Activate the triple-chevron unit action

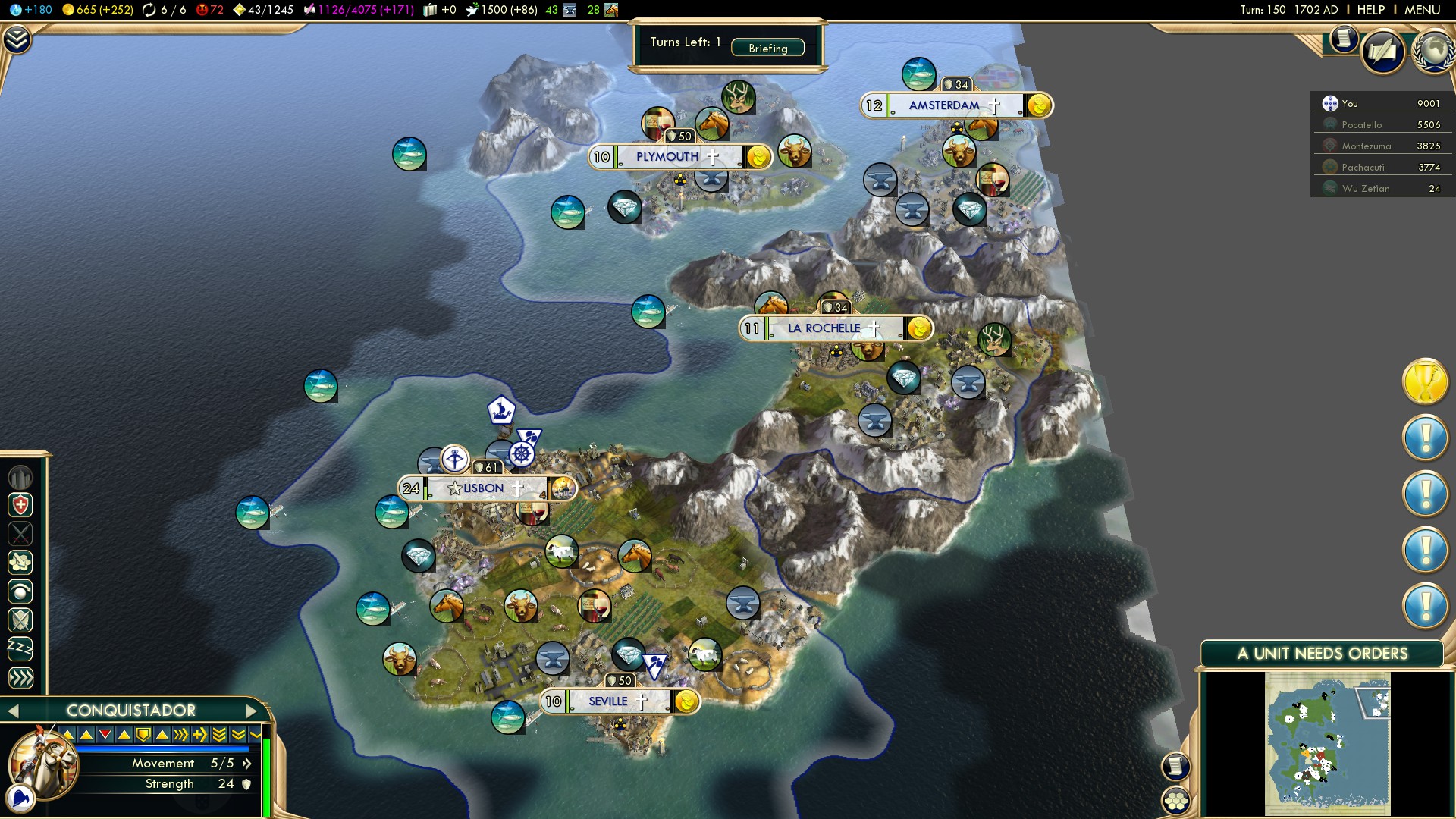(x=20, y=678)
